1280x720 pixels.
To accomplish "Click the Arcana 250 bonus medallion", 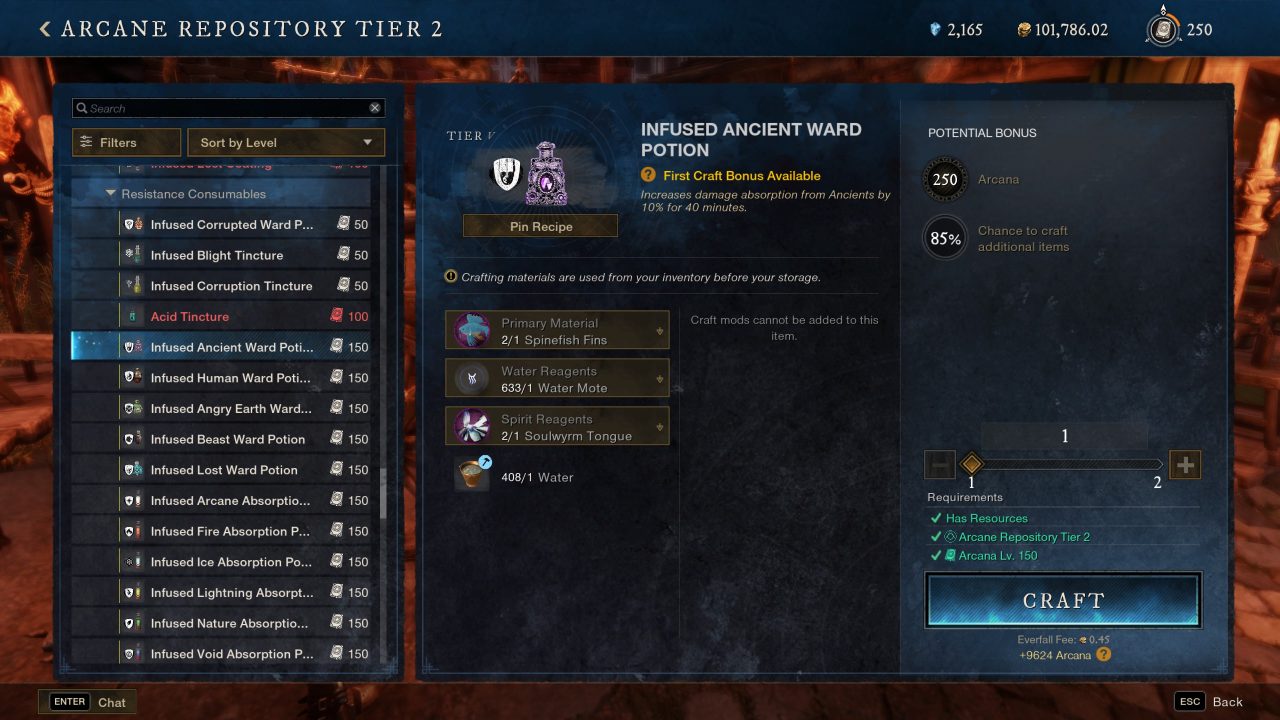I will pos(944,179).
